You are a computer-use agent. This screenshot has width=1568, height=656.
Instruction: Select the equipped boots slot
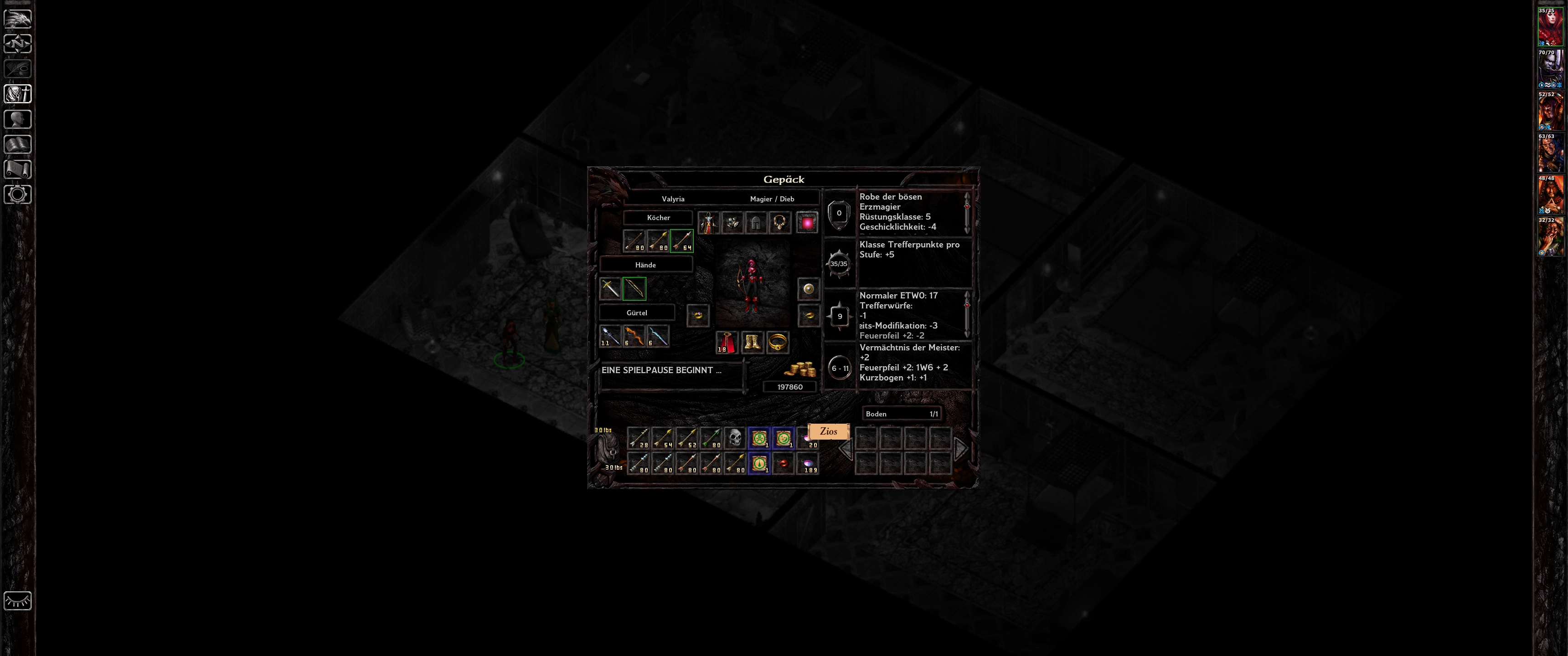tap(753, 343)
